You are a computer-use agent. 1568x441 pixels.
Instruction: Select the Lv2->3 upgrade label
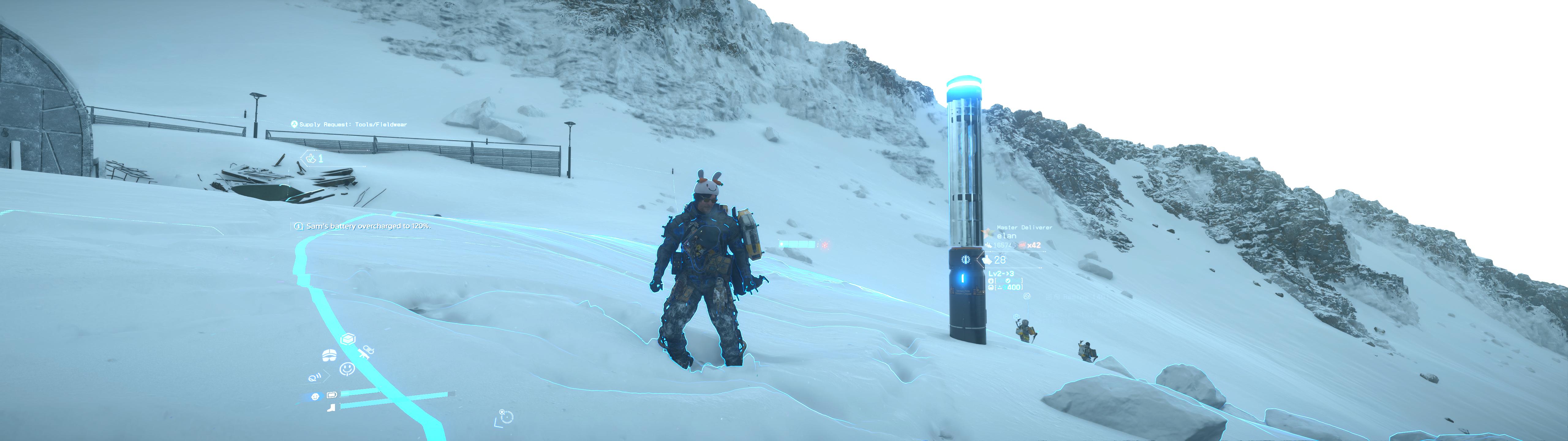[1001, 274]
